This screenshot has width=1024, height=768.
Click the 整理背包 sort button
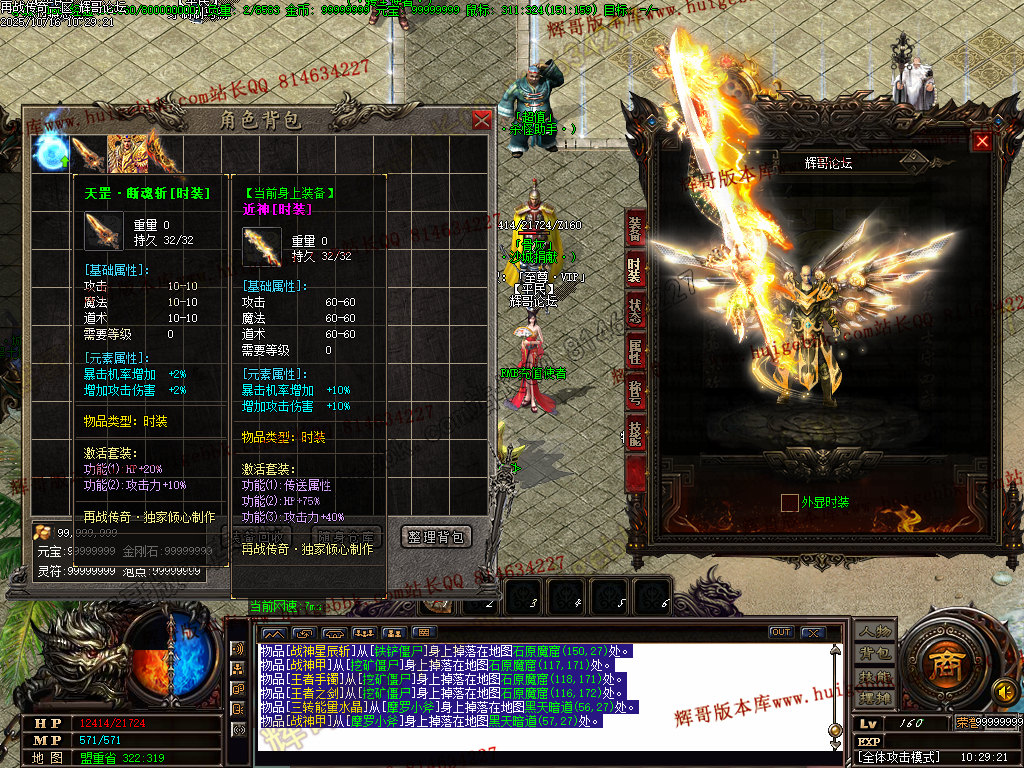436,537
